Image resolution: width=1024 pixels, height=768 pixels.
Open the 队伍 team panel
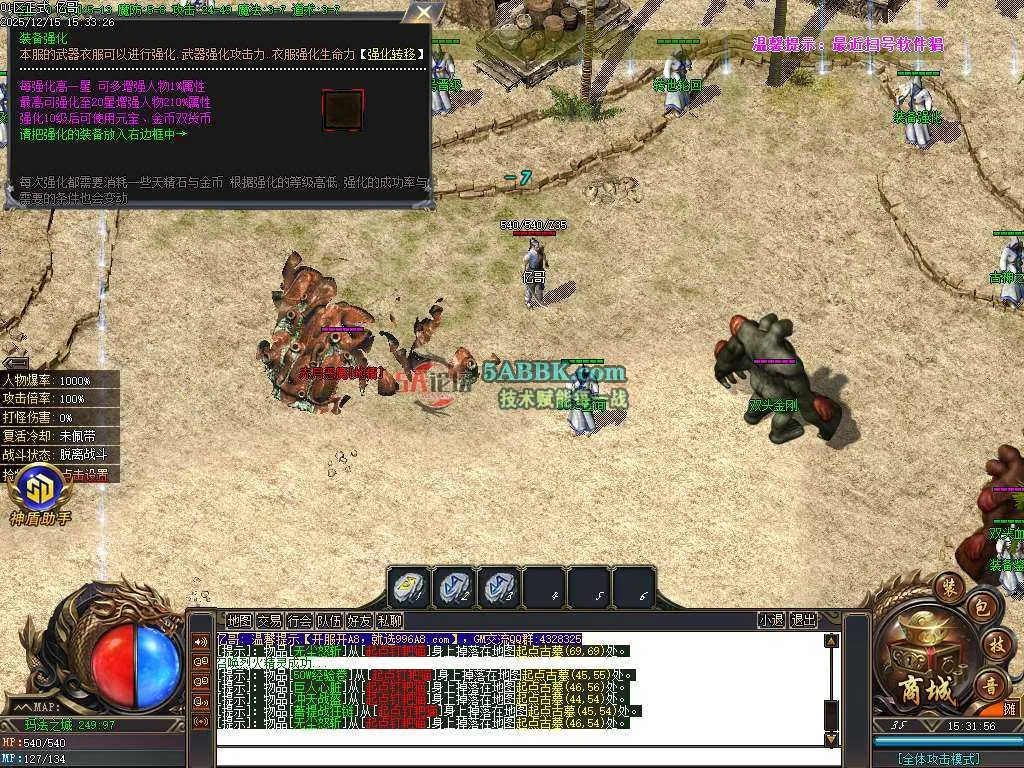click(329, 620)
